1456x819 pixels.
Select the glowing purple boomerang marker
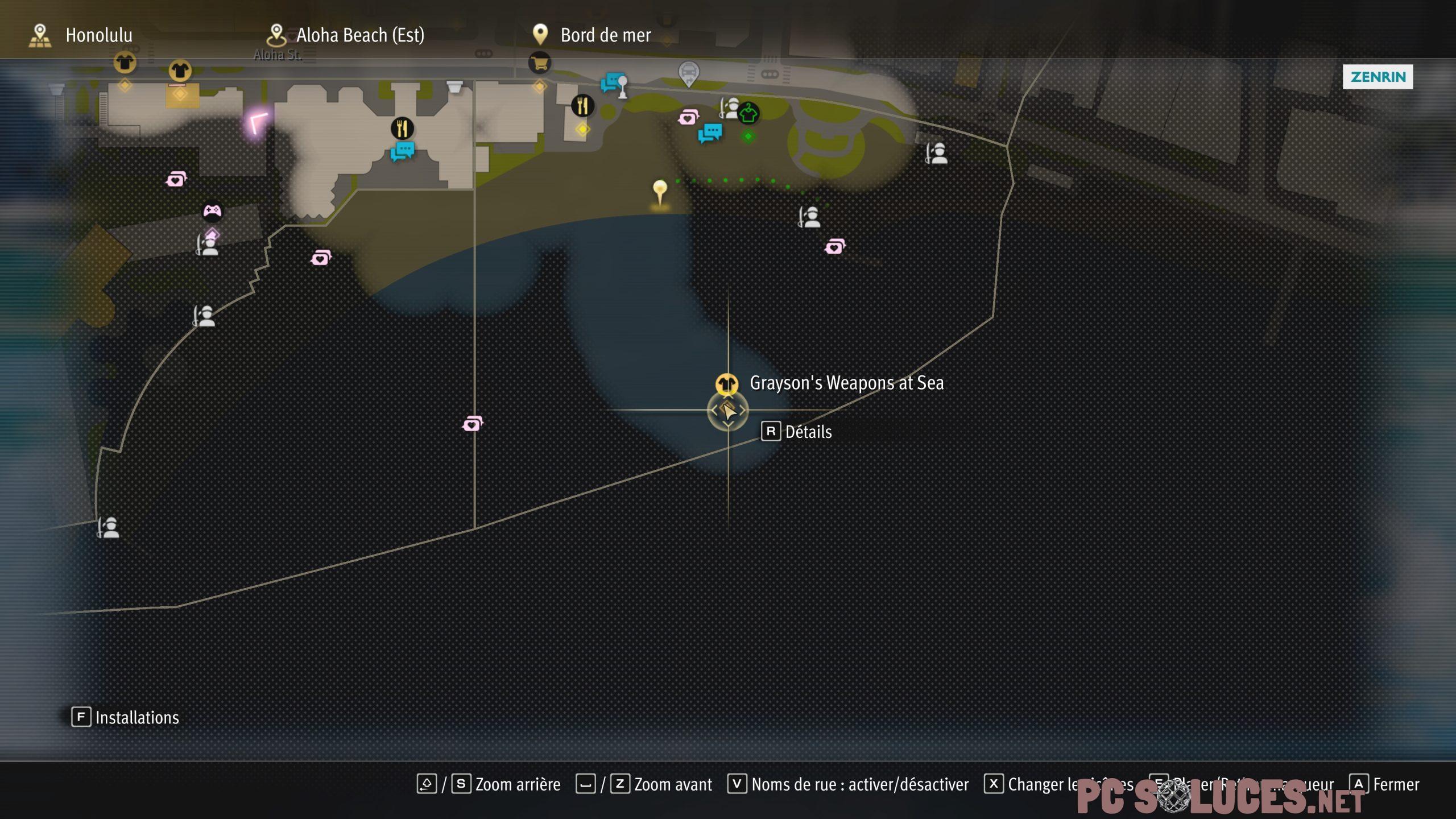point(258,123)
